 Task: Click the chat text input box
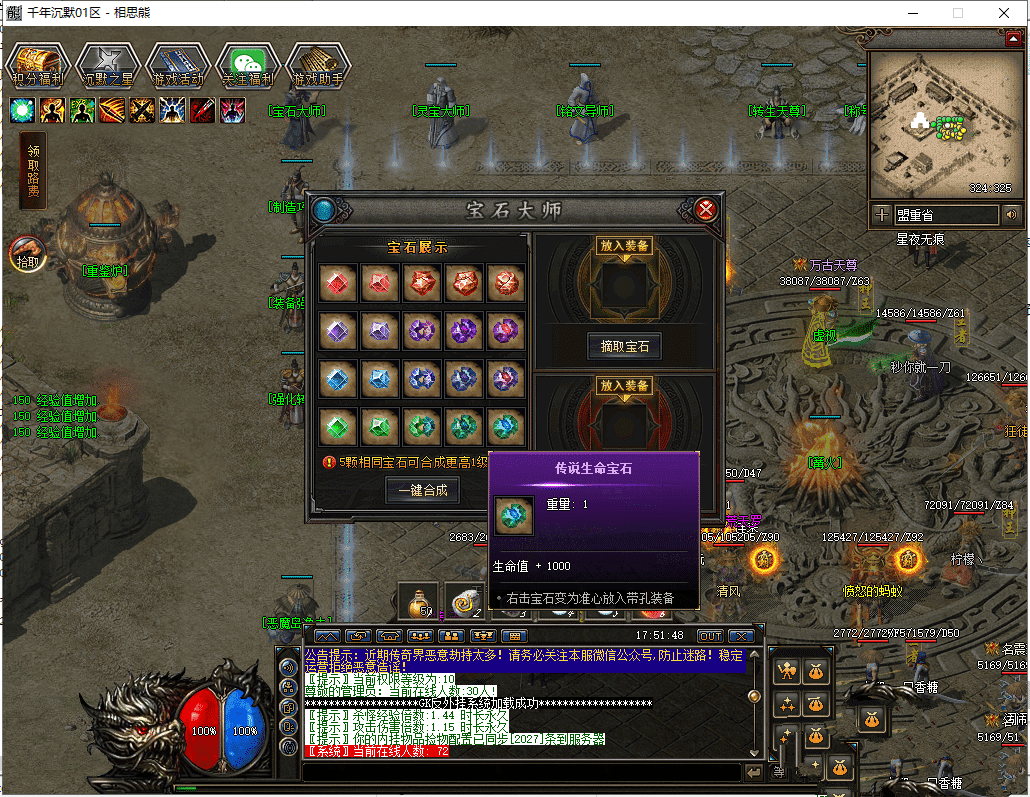[x=520, y=772]
